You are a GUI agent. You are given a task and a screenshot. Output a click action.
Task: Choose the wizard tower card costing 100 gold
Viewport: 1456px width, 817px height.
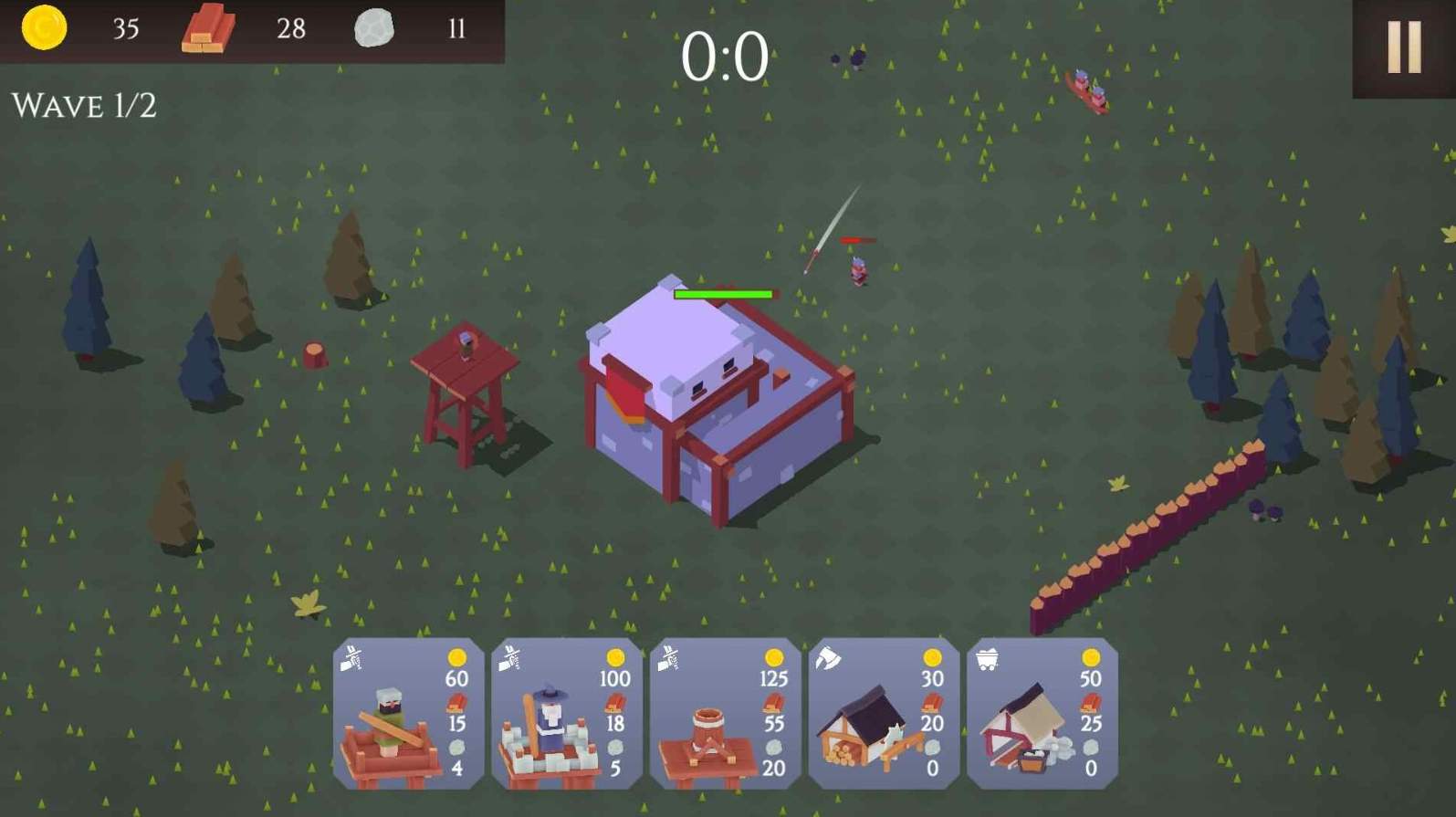click(566, 714)
